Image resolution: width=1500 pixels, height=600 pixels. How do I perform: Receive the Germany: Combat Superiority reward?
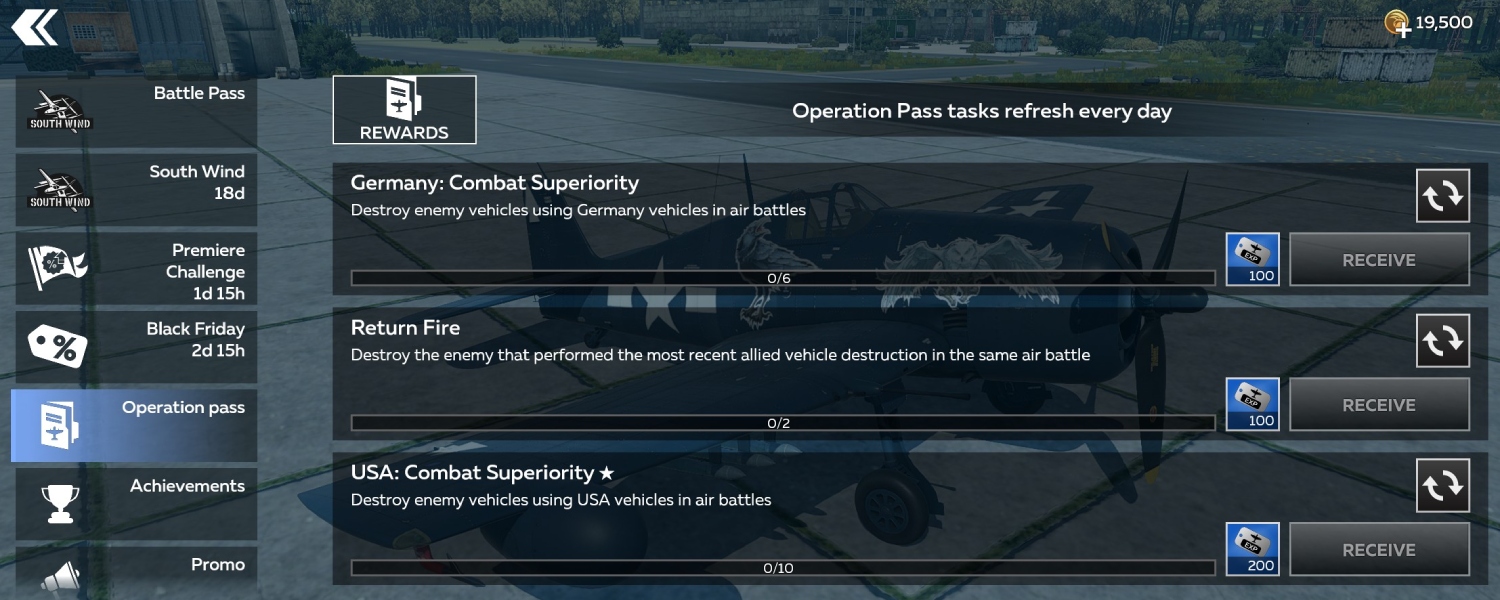coord(1378,260)
